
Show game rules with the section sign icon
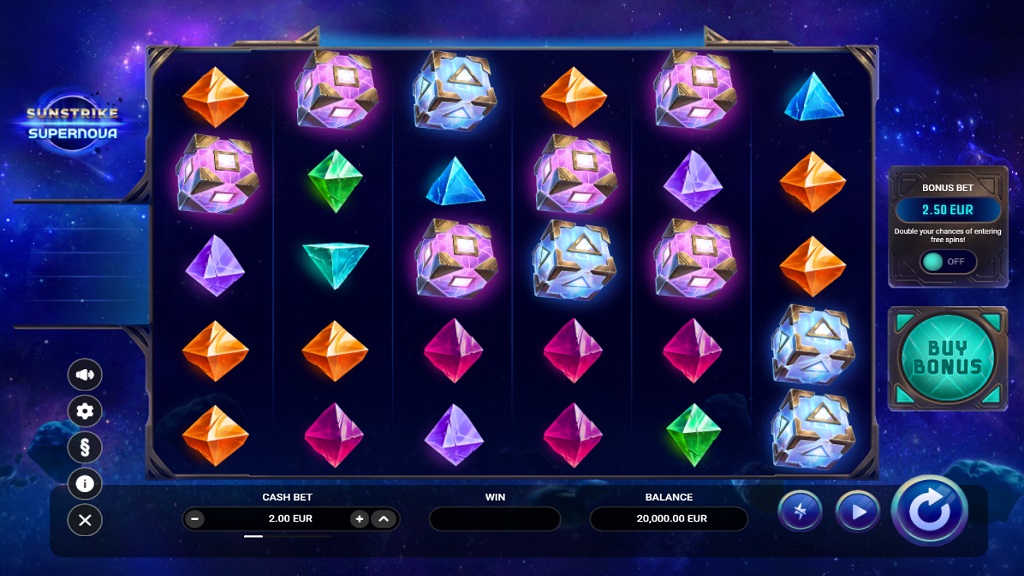85,447
